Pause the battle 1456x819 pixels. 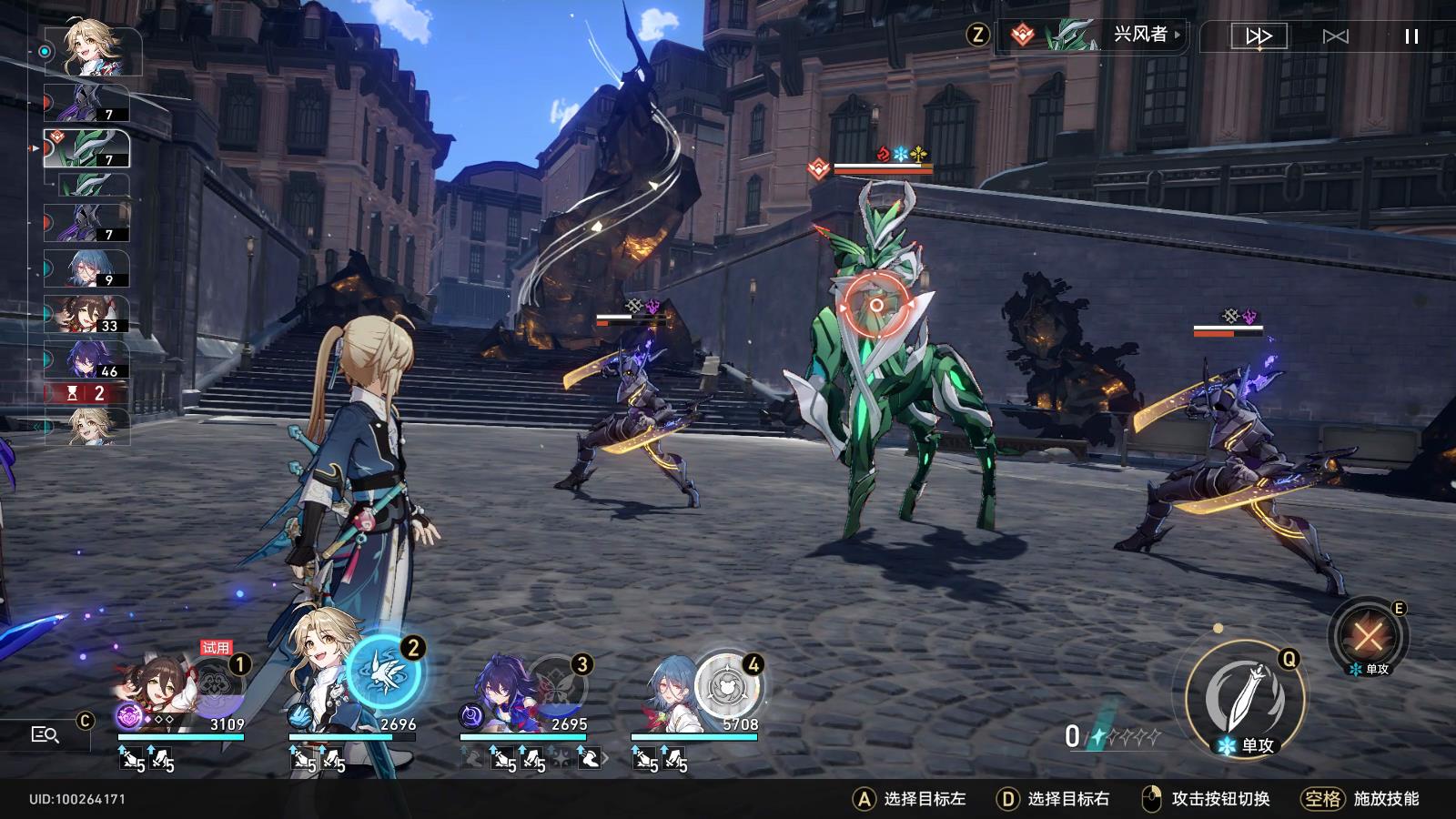click(1411, 36)
